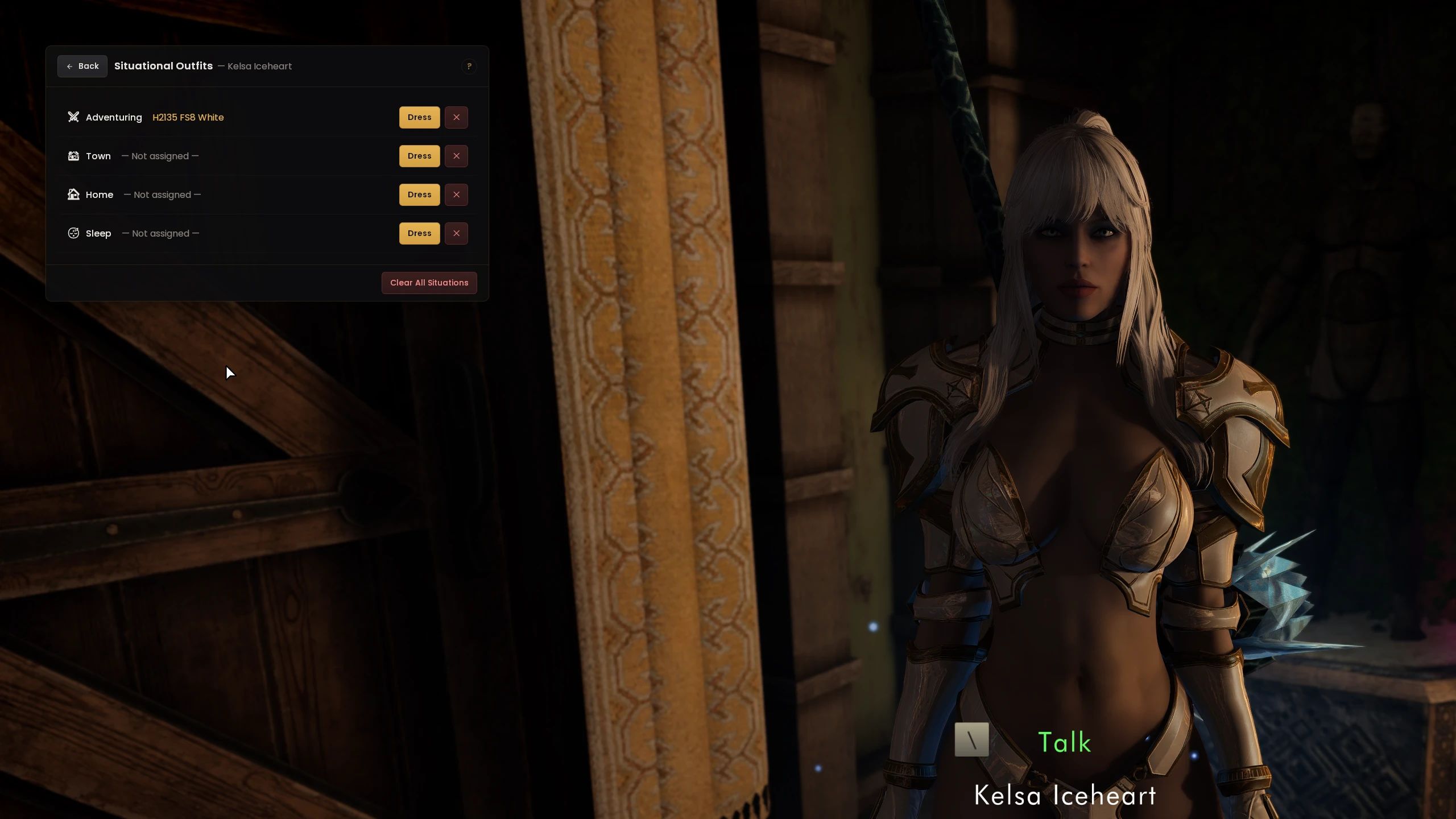Clear the Home outfit with its X button
1456x819 pixels.
coord(456,195)
